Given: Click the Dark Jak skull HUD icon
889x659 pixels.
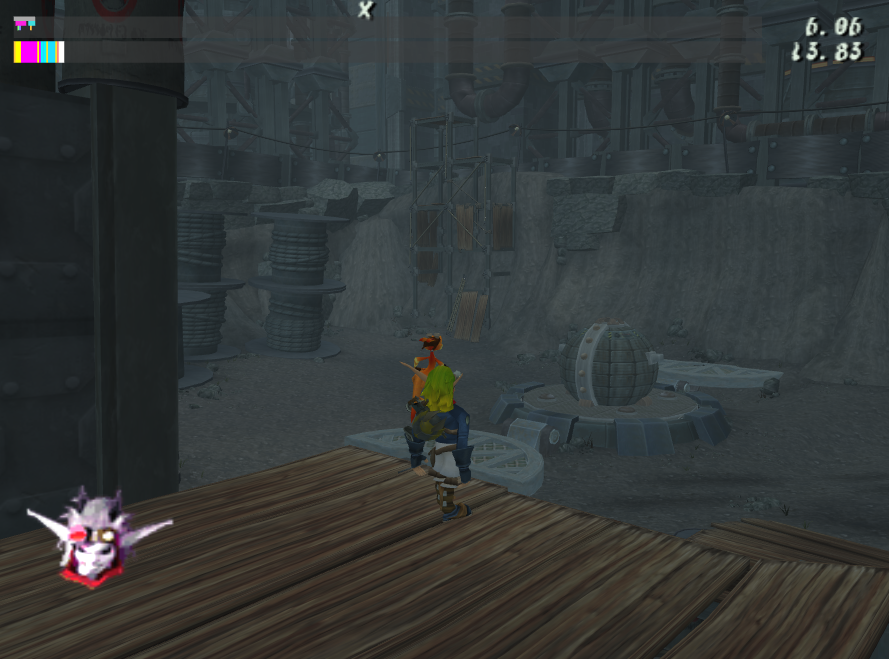Looking at the screenshot, I should click(x=93, y=537).
